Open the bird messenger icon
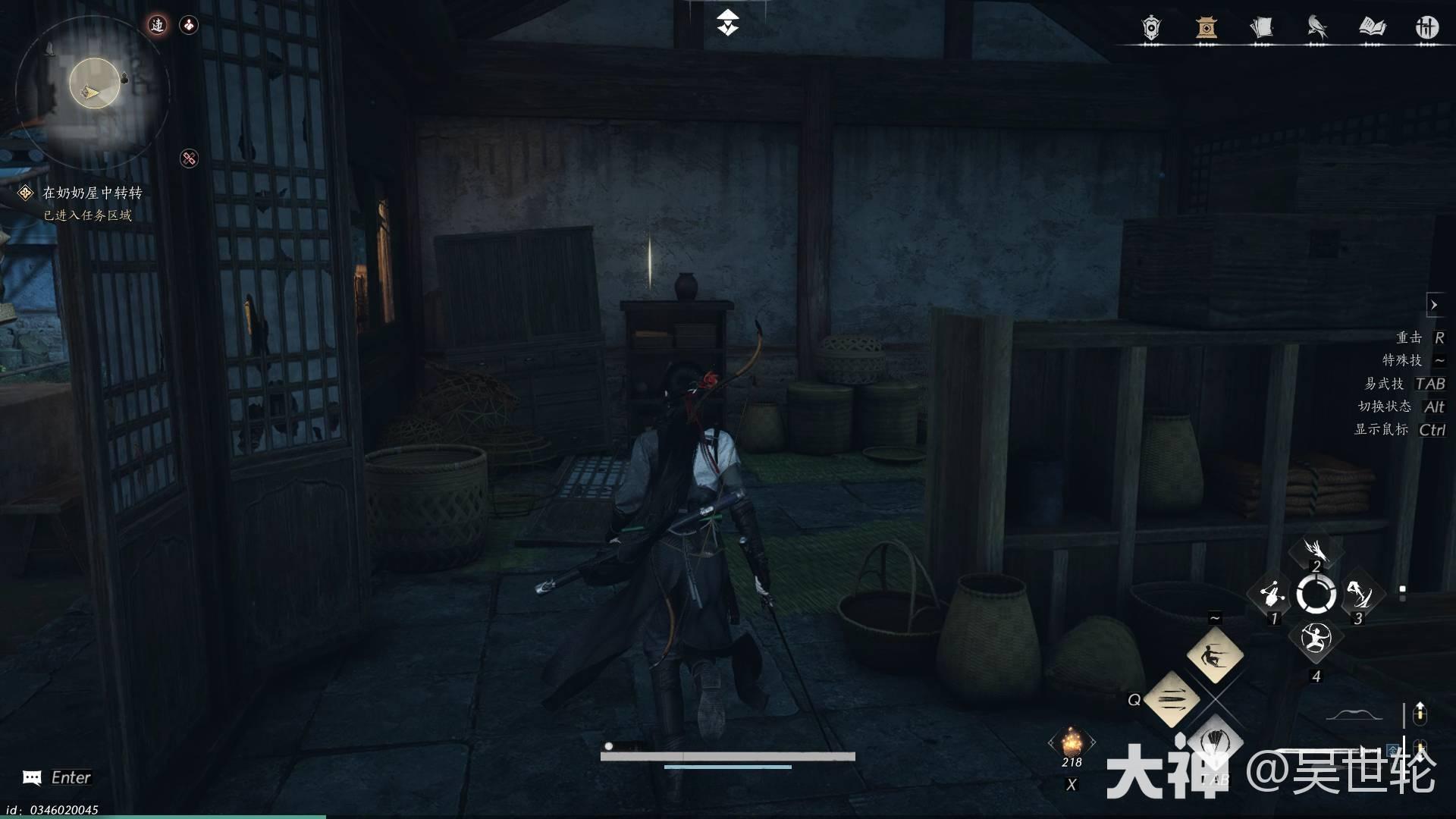Viewport: 1456px width, 819px height. [1316, 27]
